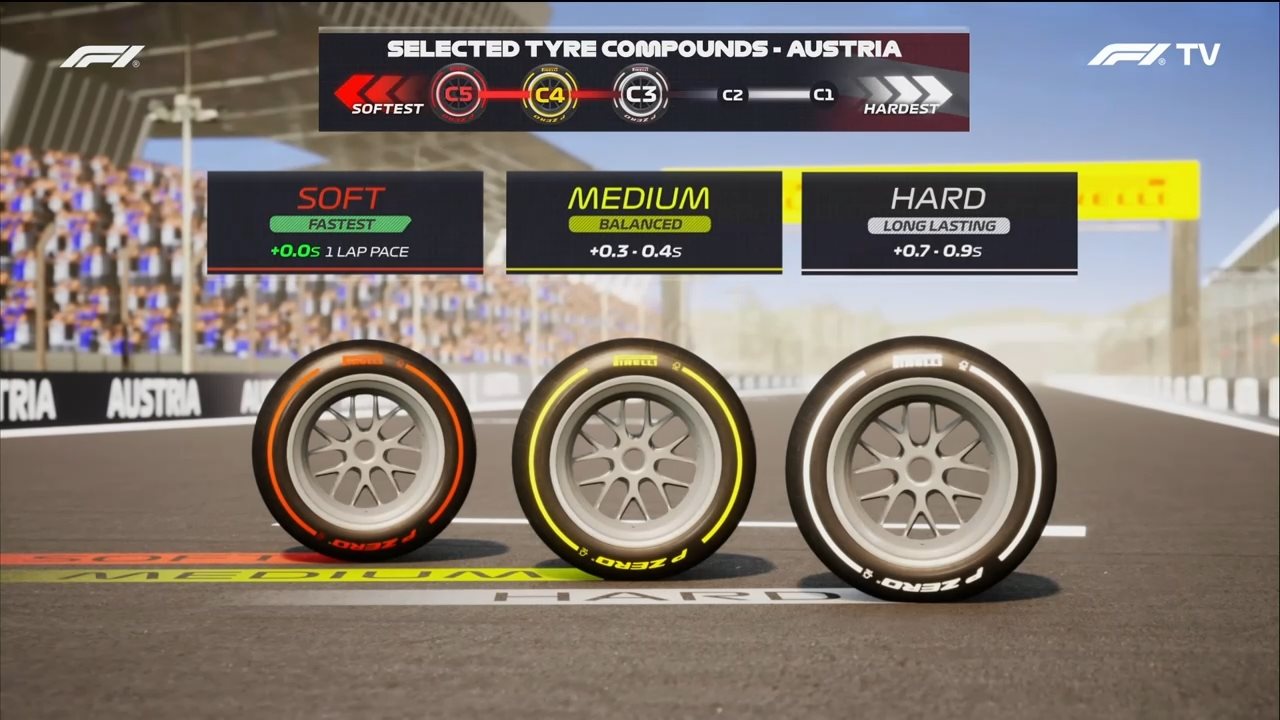The height and width of the screenshot is (720, 1280).
Task: Select the red C5 compound icon
Action: [458, 94]
